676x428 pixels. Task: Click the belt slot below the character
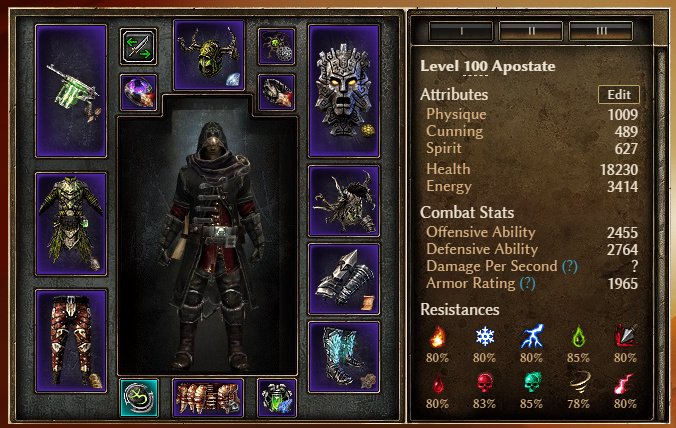tap(208, 397)
